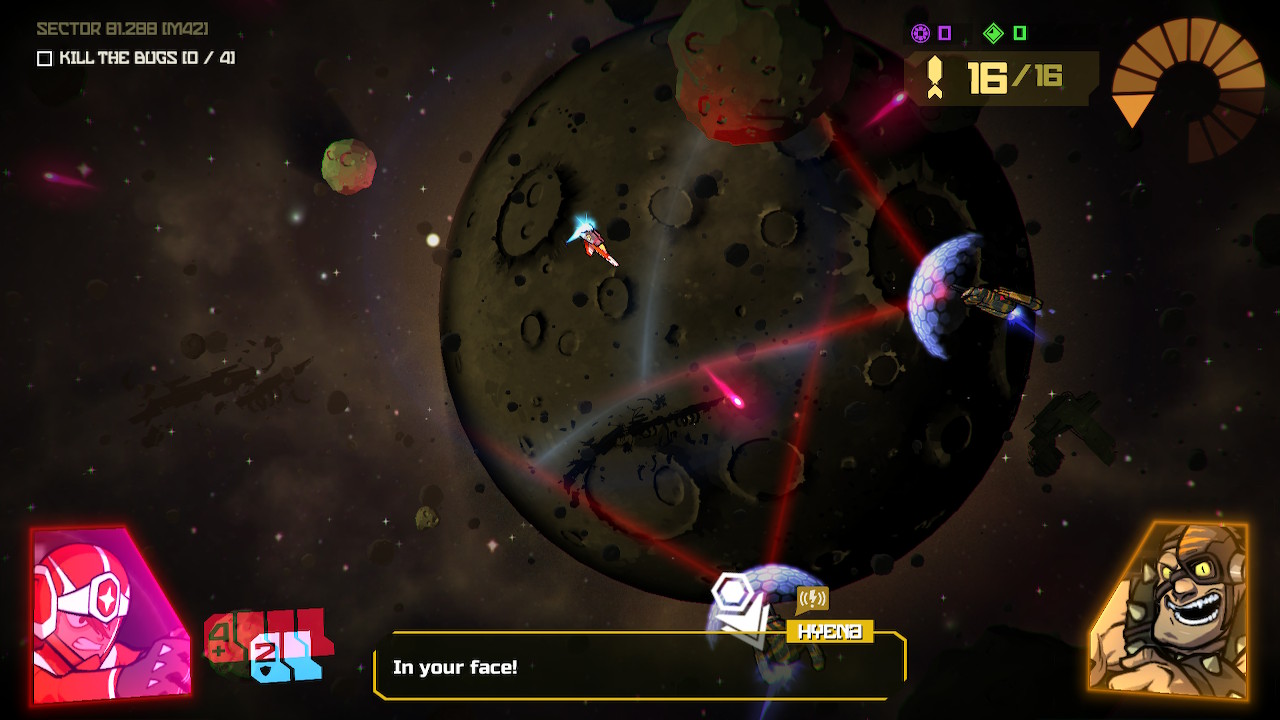Click the green salvage gem icon
Image resolution: width=1280 pixels, height=720 pixels.
(995, 33)
